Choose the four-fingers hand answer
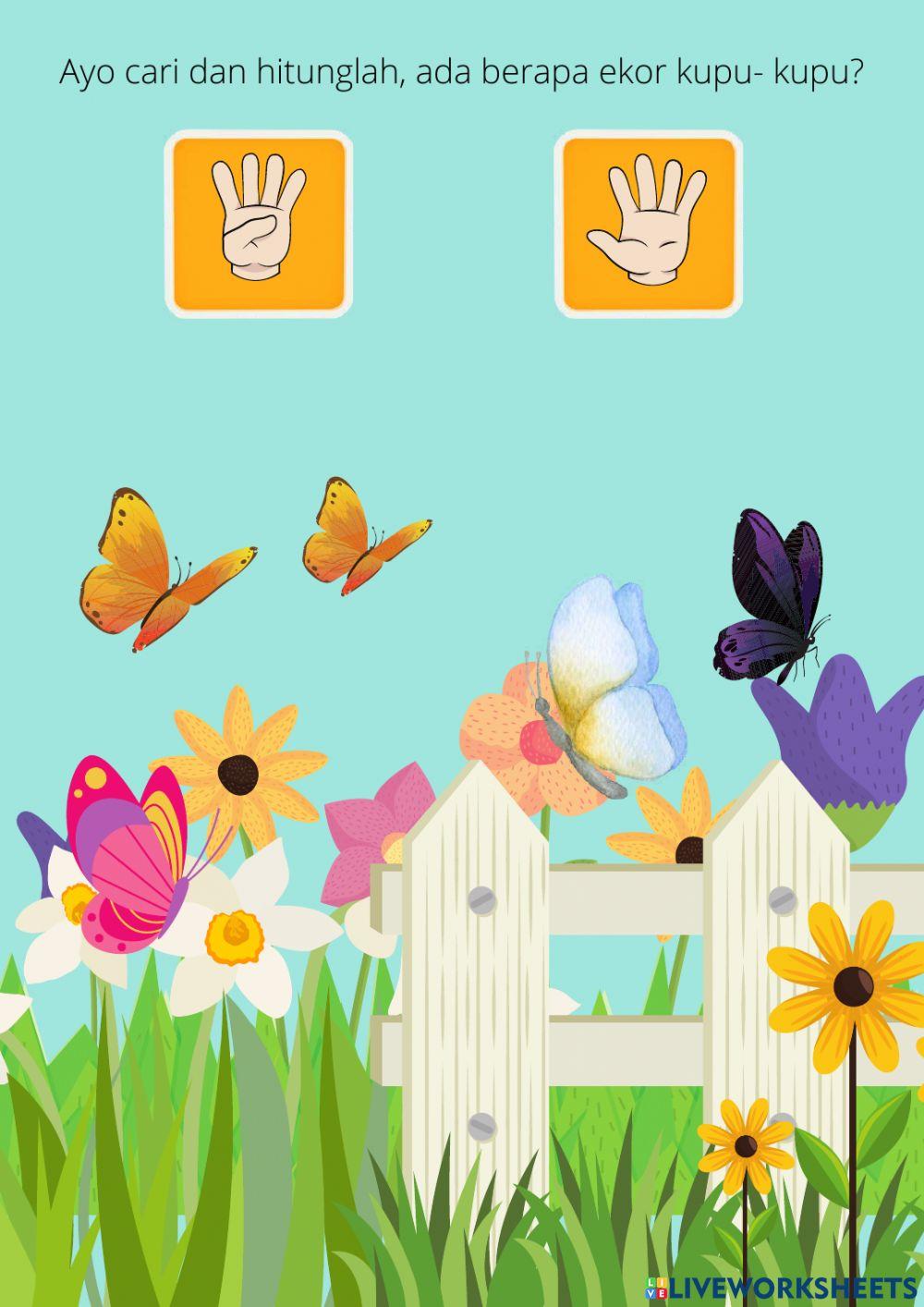This screenshot has width=924, height=1307. [x=259, y=224]
